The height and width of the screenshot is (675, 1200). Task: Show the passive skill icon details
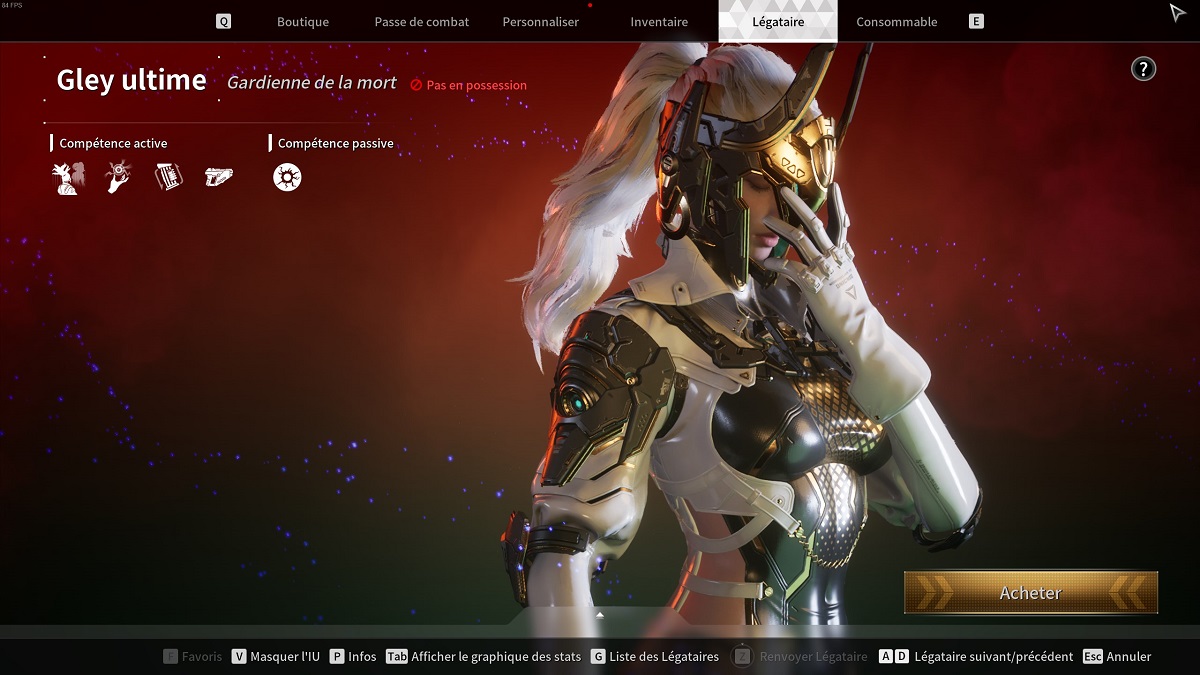click(287, 178)
